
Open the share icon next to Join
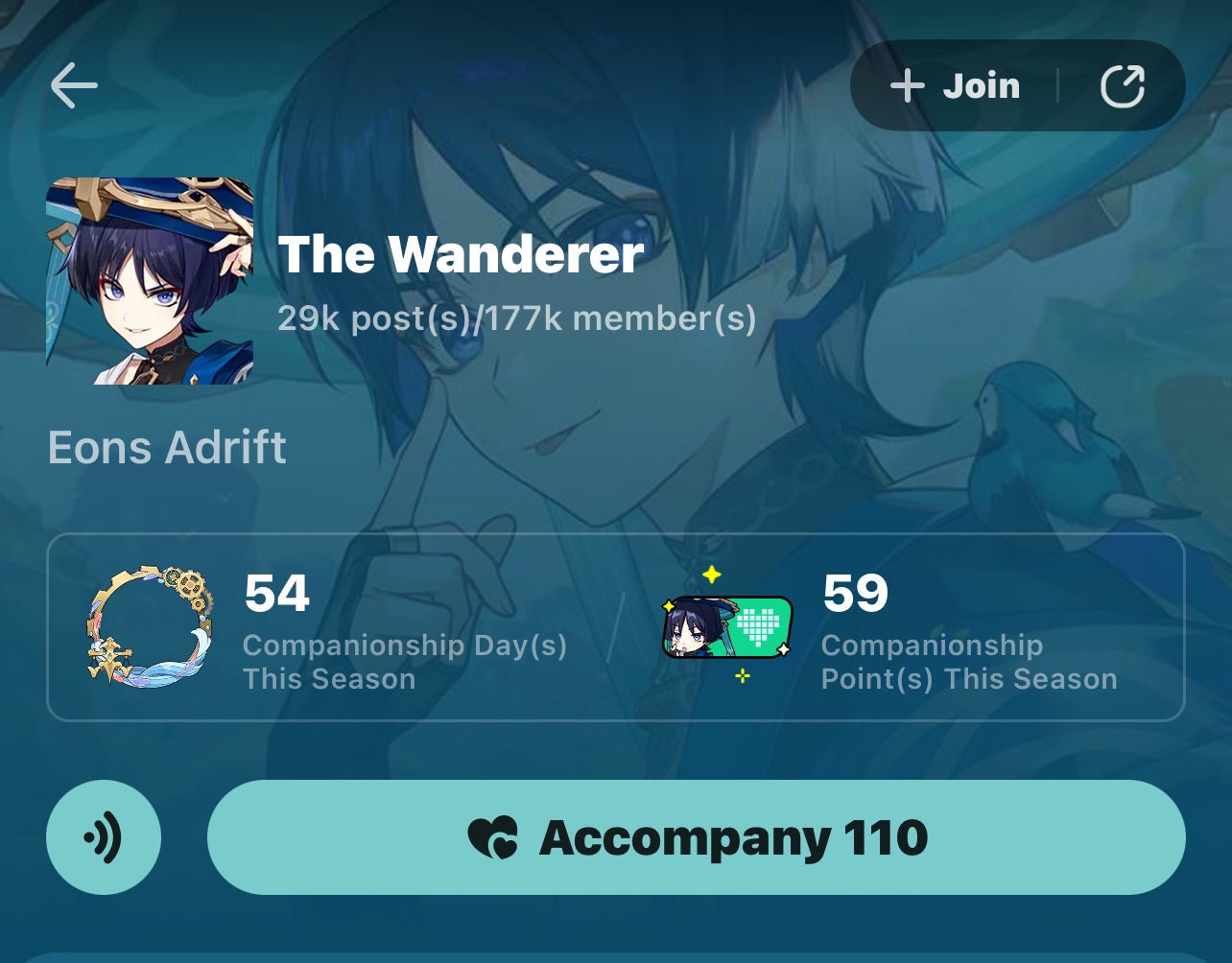click(1123, 84)
